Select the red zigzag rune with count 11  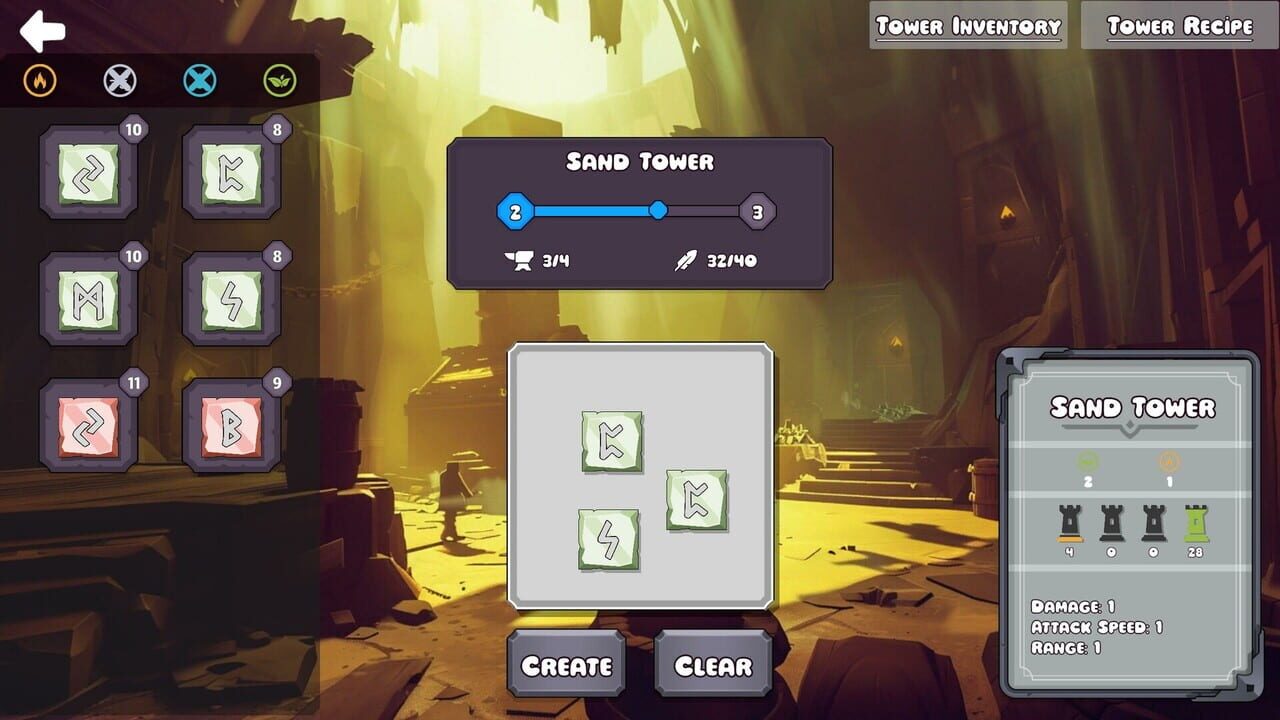pos(88,422)
